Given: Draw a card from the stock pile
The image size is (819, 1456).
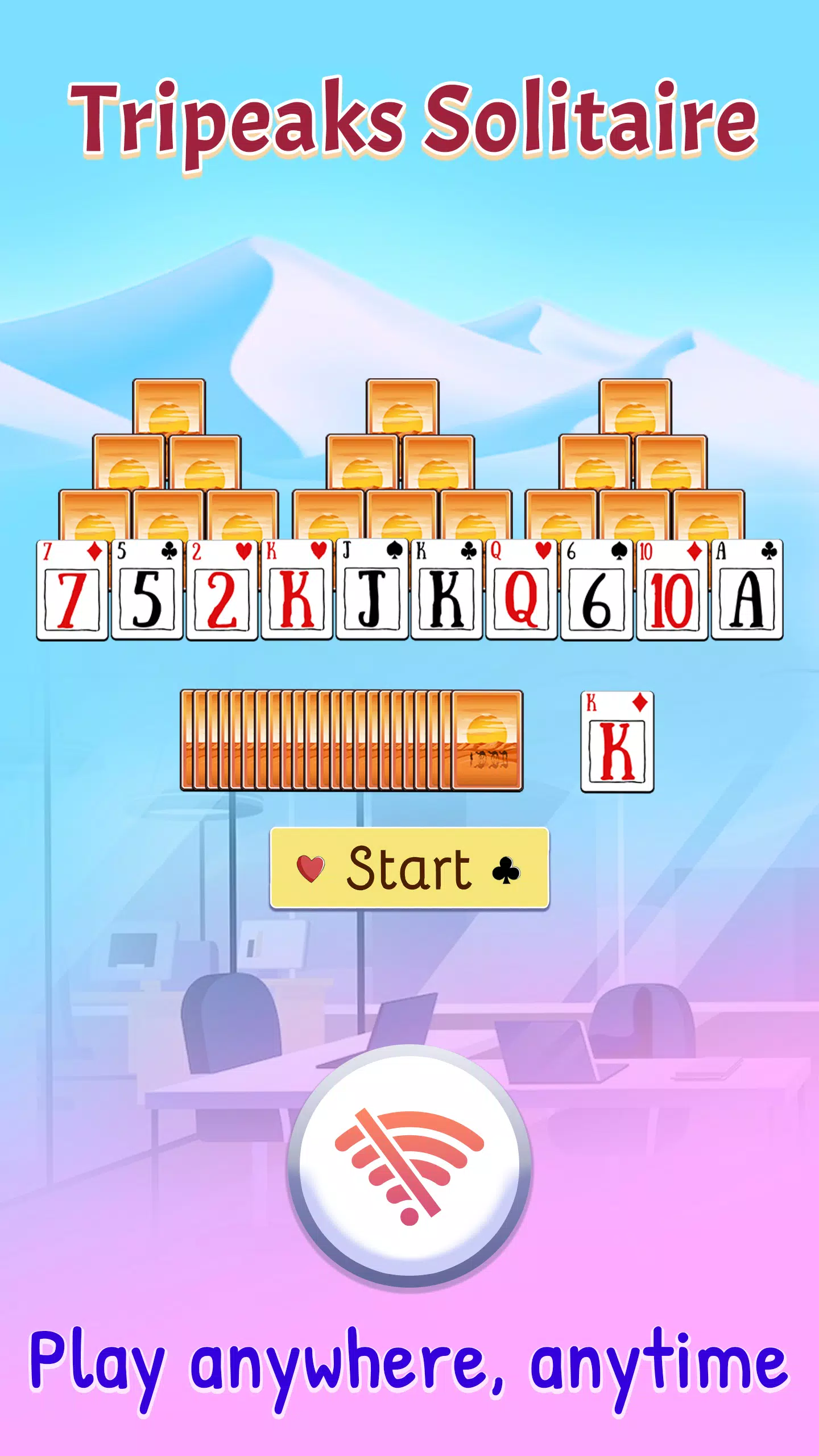Looking at the screenshot, I should 487,741.
